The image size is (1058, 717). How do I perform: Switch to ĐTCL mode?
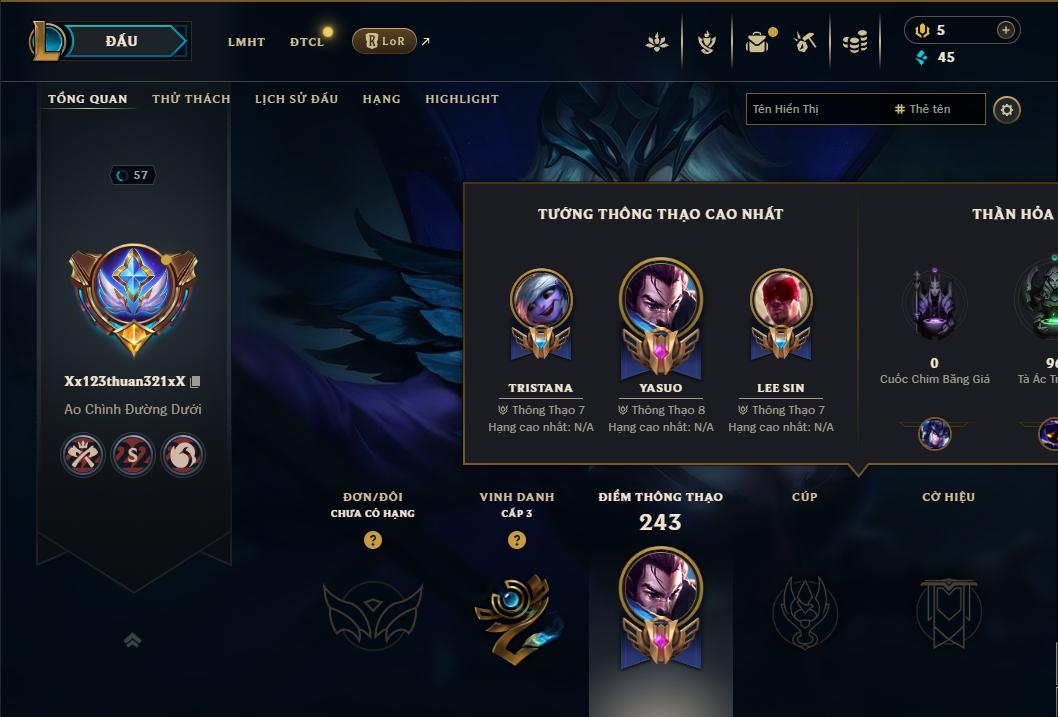pos(307,42)
